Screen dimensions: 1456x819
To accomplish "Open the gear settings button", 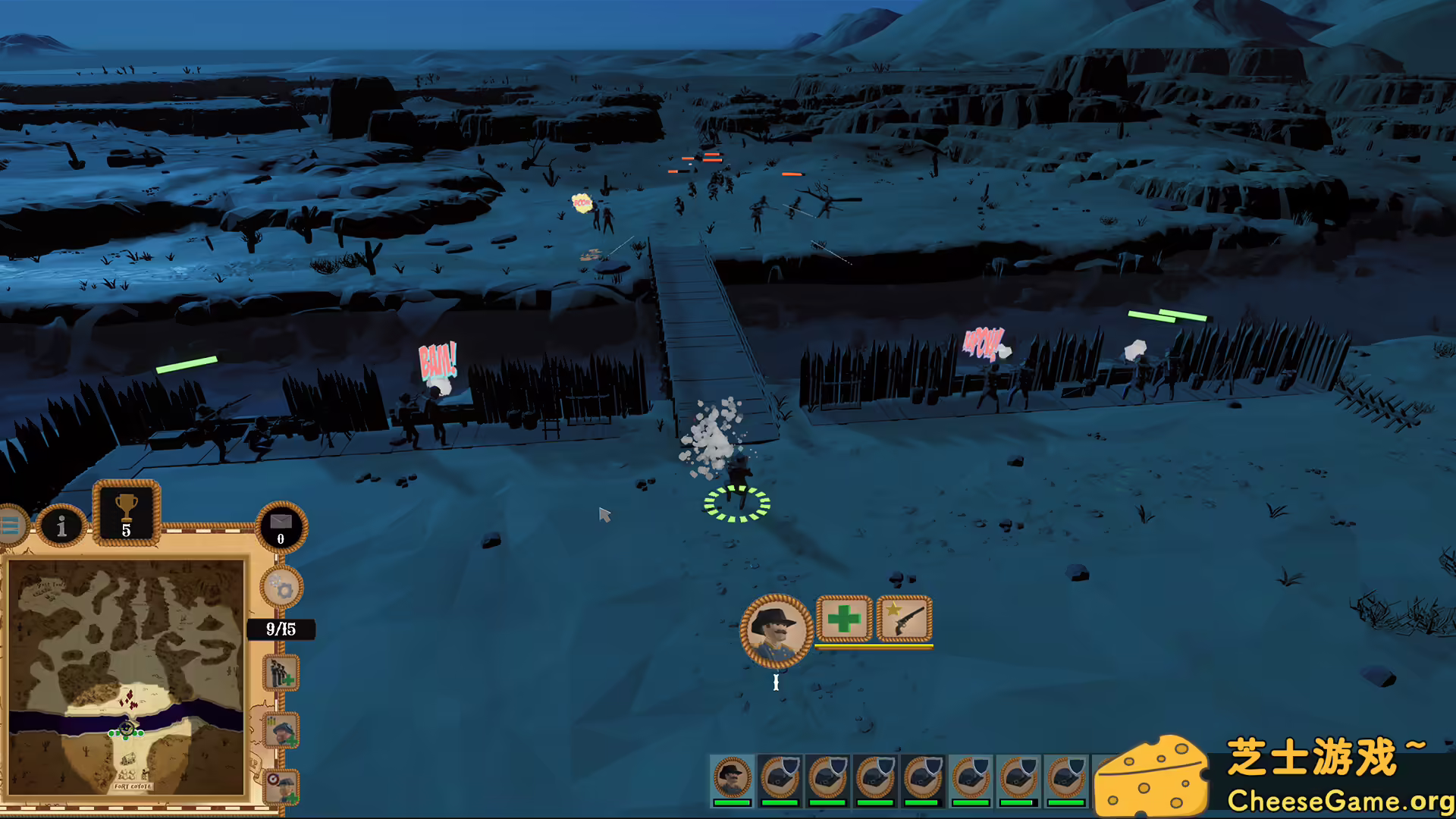I will (281, 588).
